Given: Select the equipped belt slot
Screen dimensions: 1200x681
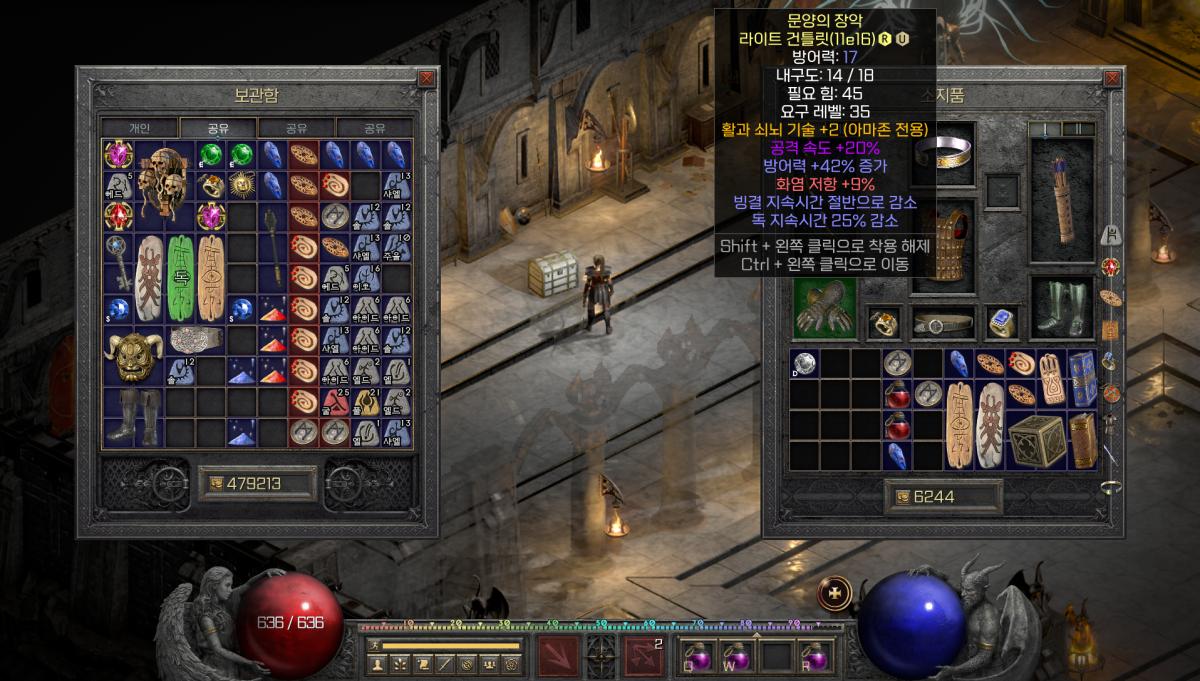Looking at the screenshot, I should click(943, 323).
